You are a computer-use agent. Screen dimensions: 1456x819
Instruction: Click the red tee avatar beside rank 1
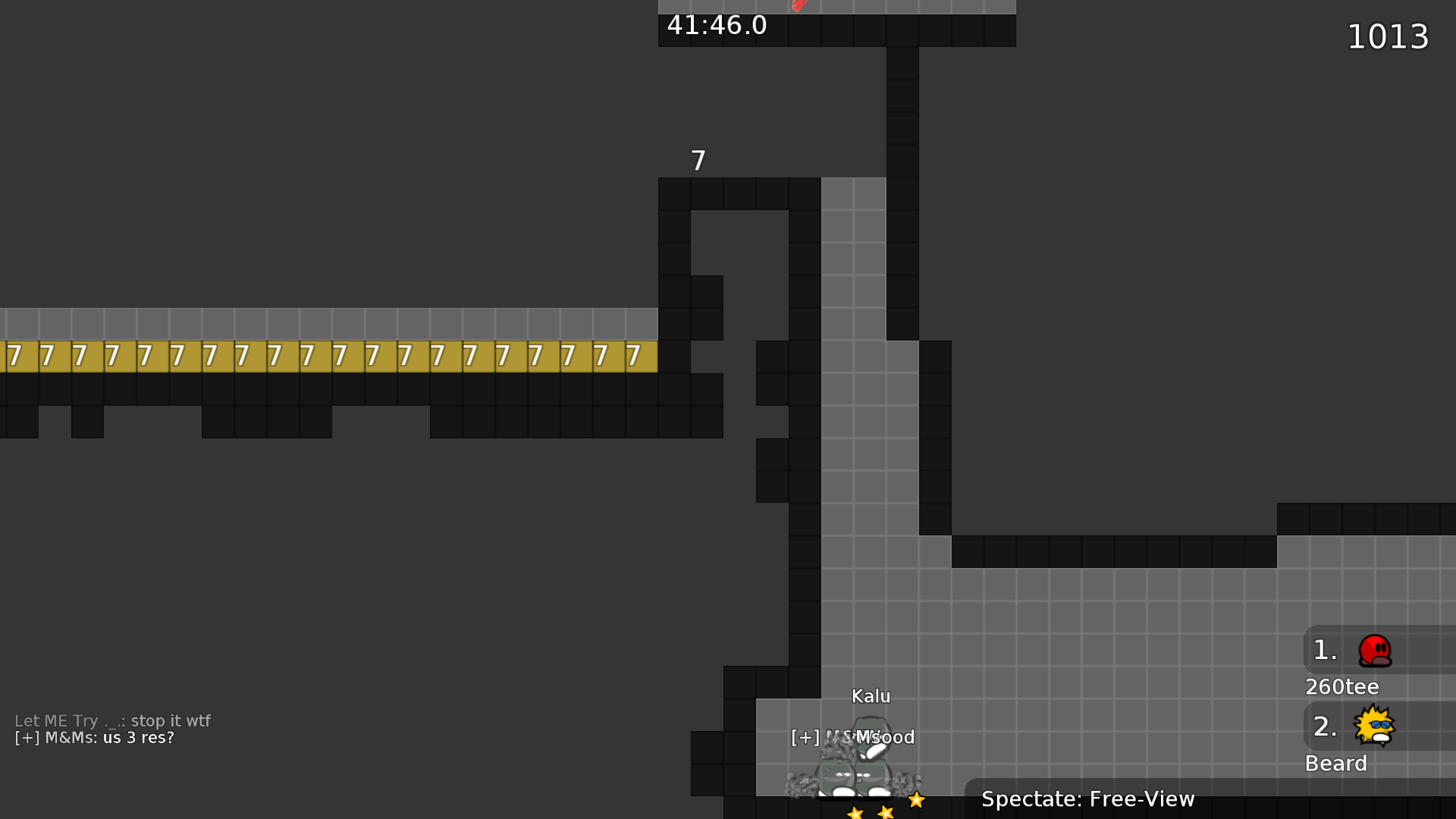[x=1376, y=651]
